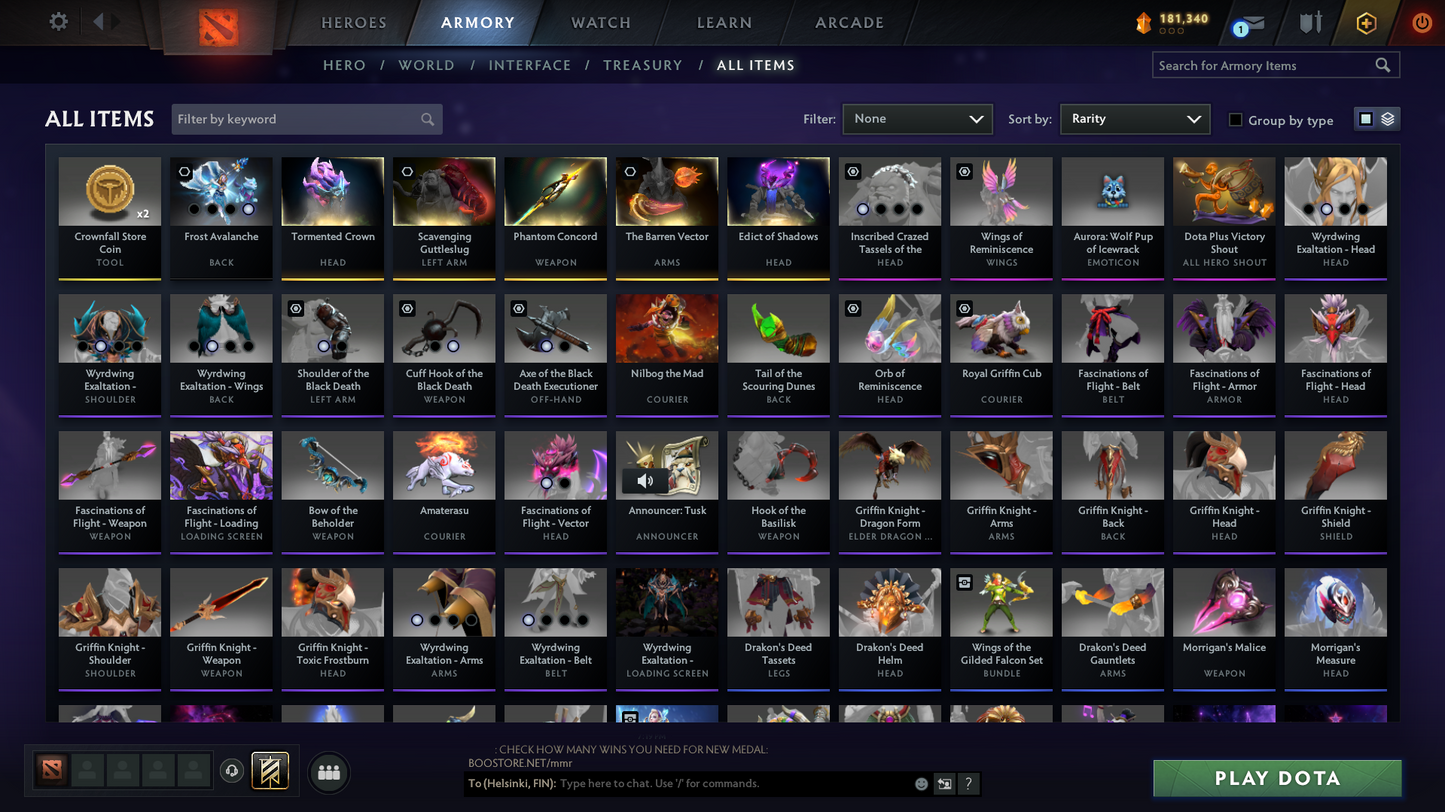Open the Dota Plus hexagon icon
The image size is (1445, 812).
click(x=1366, y=22)
